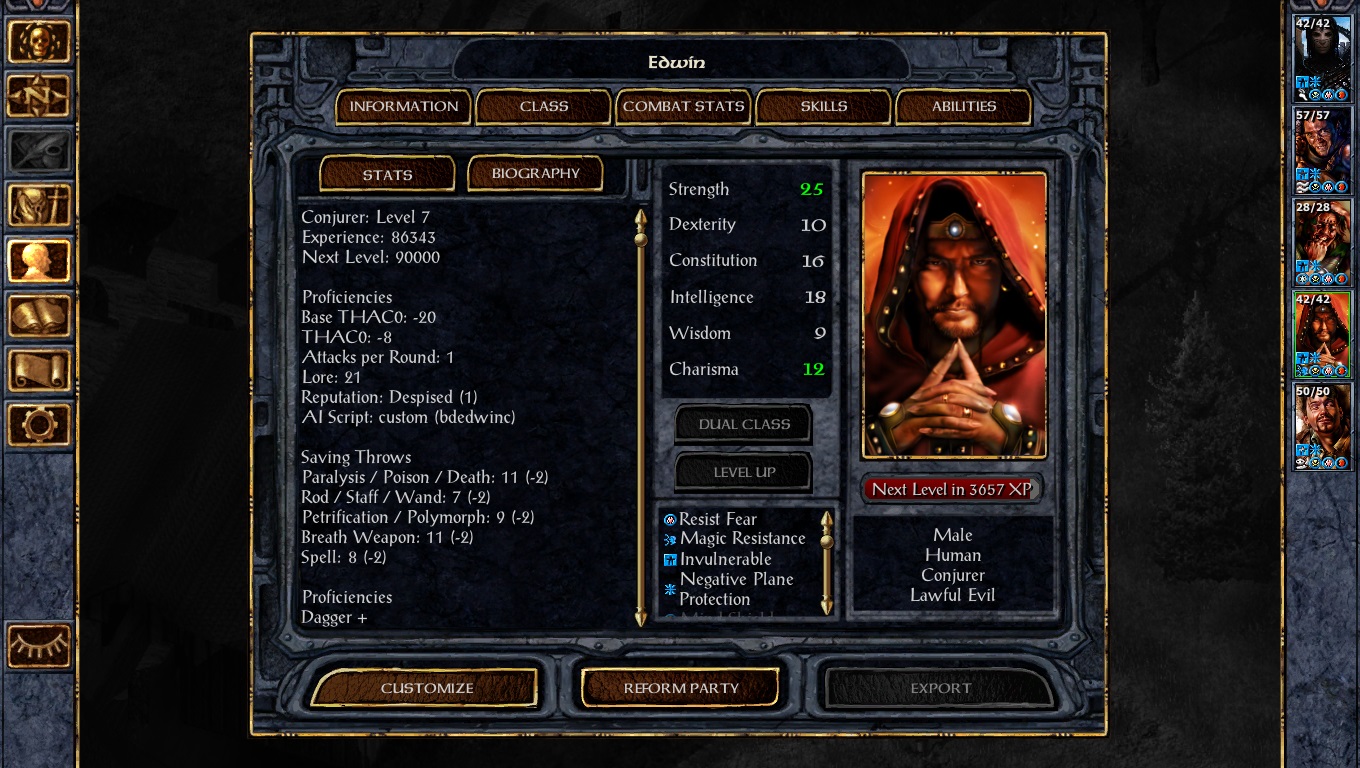Viewport: 1360px width, 768px height.
Task: Switch to the Combat Stats tab
Action: pos(683,106)
